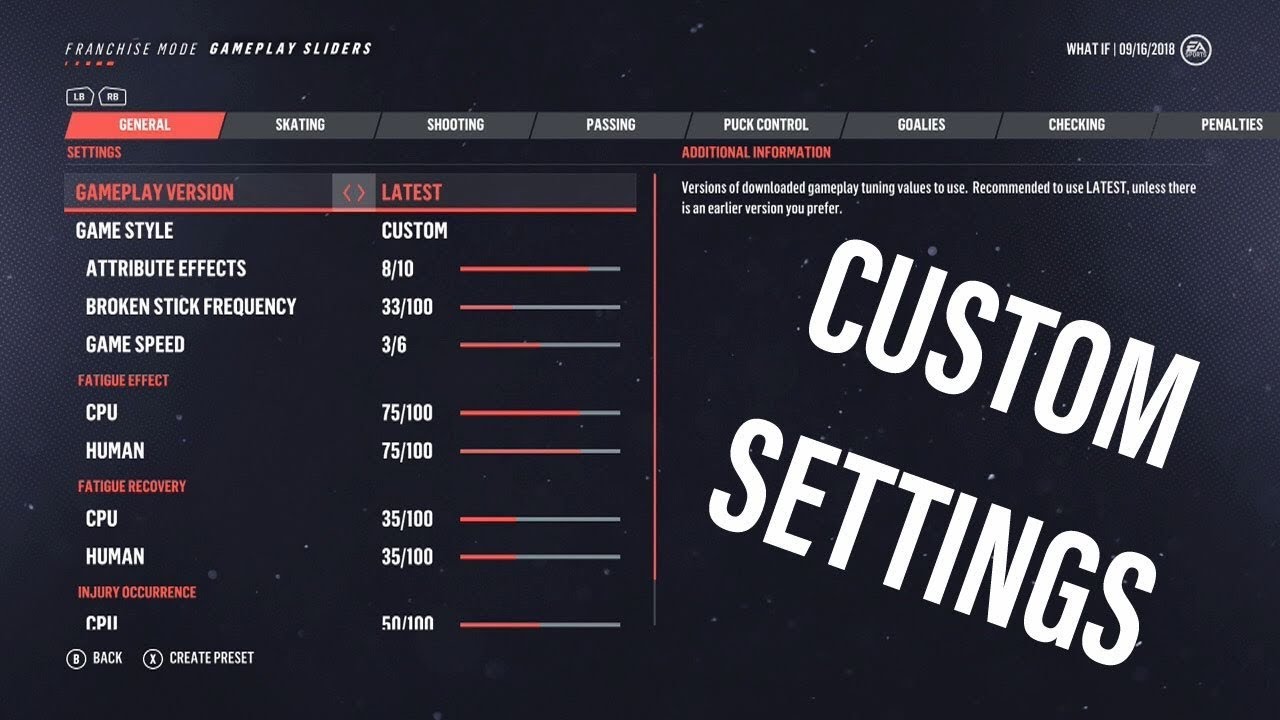Screen dimensions: 1280x720
Task: Select the Shooting category
Action: pyautogui.click(x=455, y=124)
